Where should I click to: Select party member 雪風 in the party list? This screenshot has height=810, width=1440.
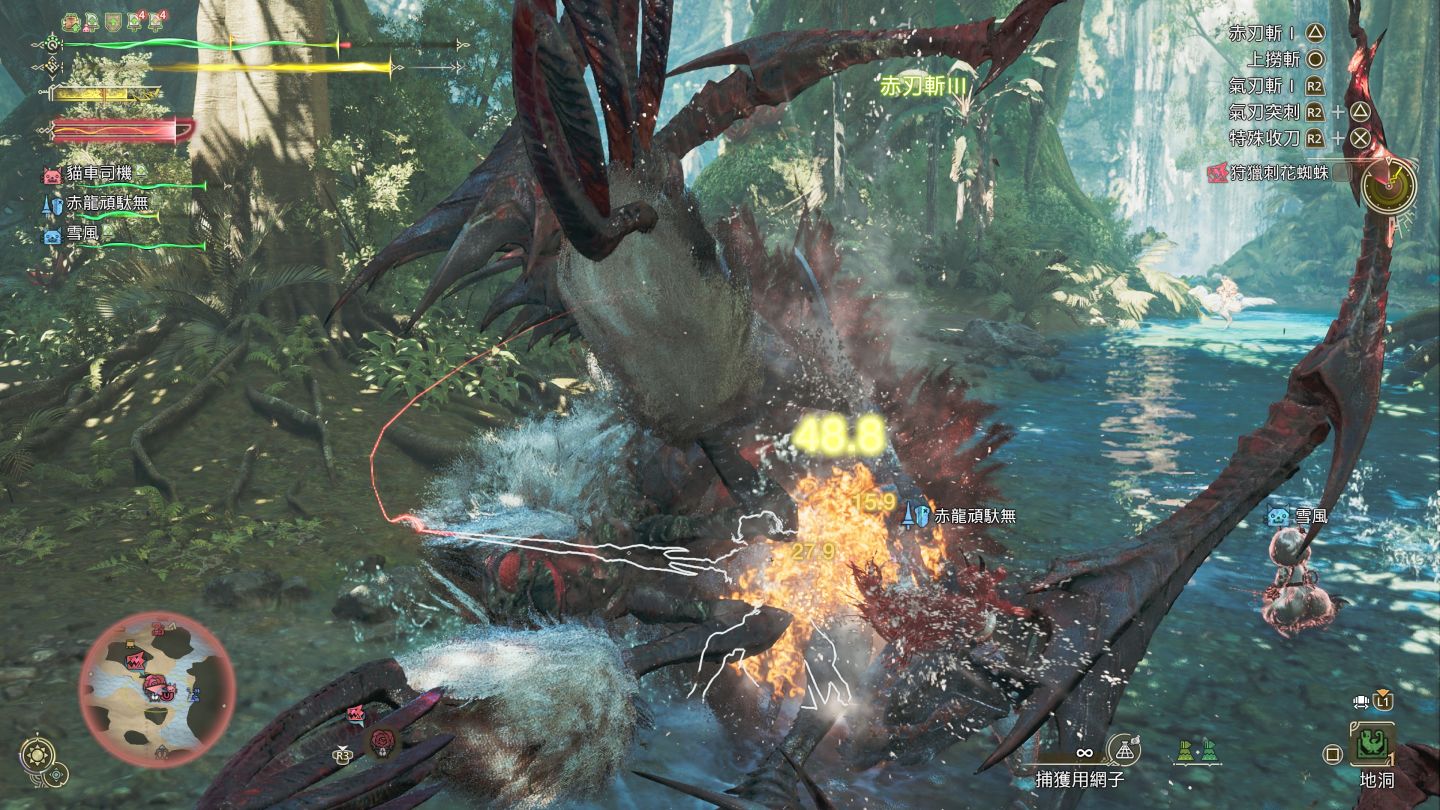84,236
